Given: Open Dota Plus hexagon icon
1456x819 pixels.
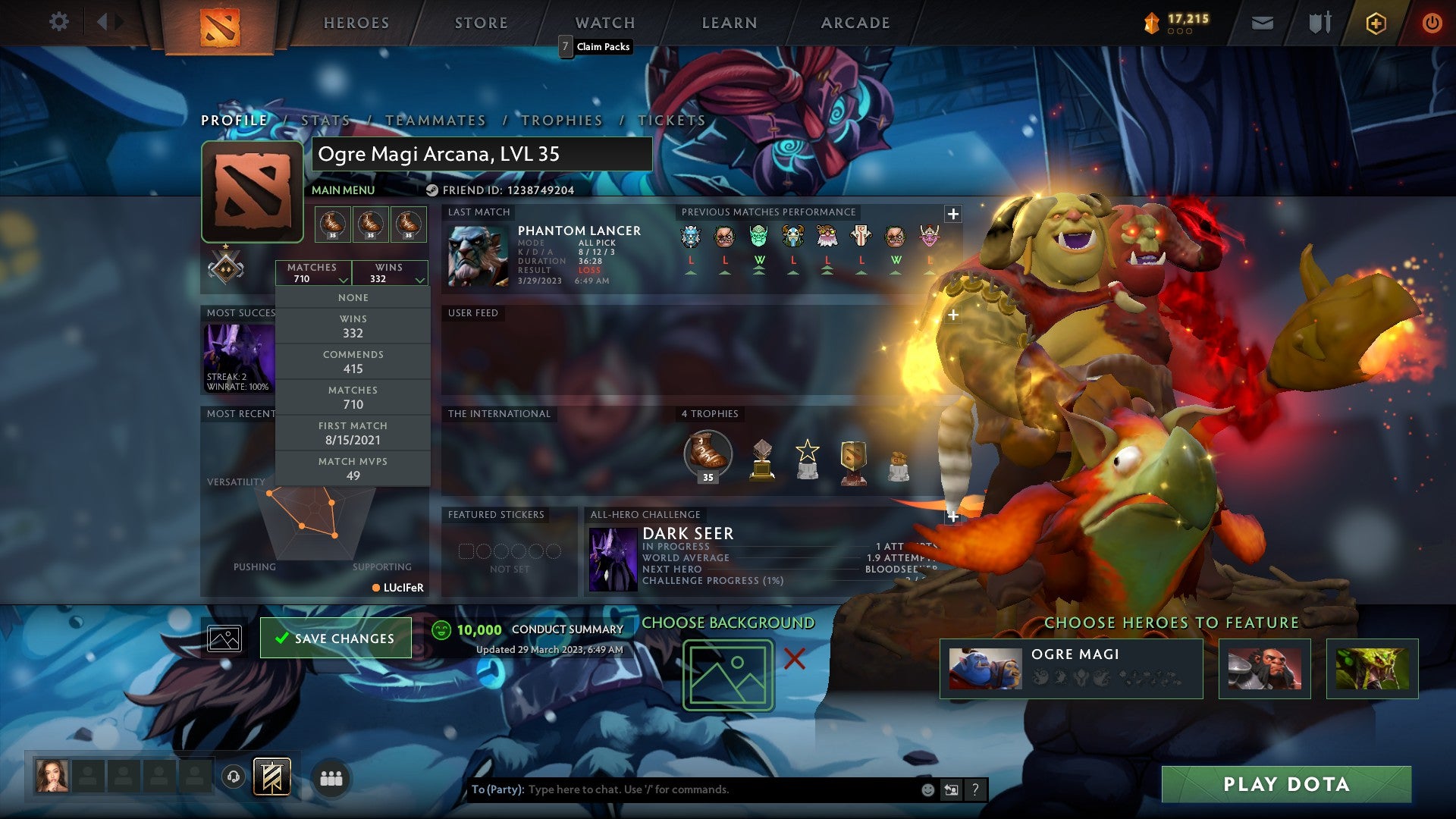Looking at the screenshot, I should (x=1374, y=22).
